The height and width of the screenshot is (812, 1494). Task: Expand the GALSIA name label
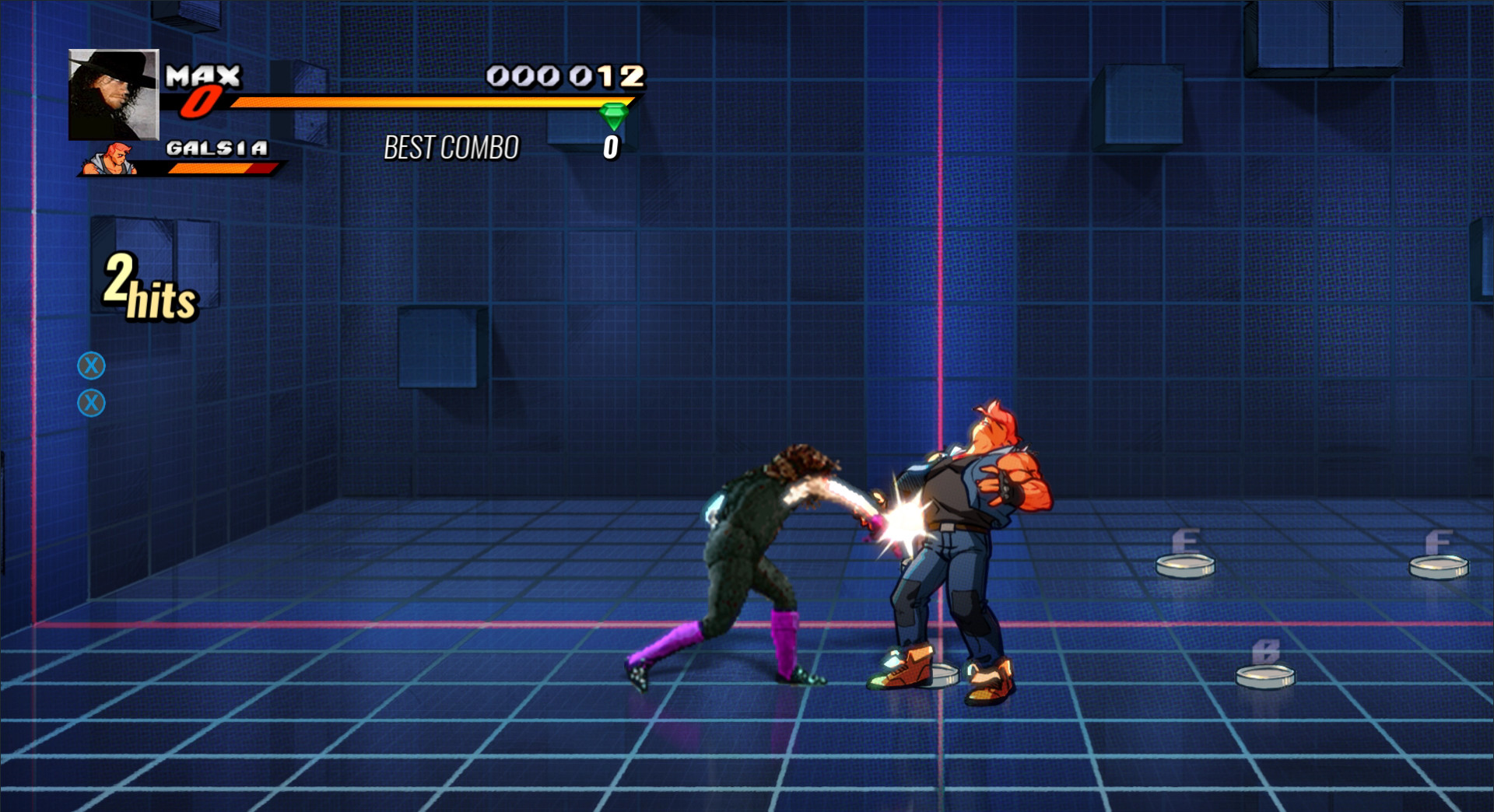coord(216,146)
